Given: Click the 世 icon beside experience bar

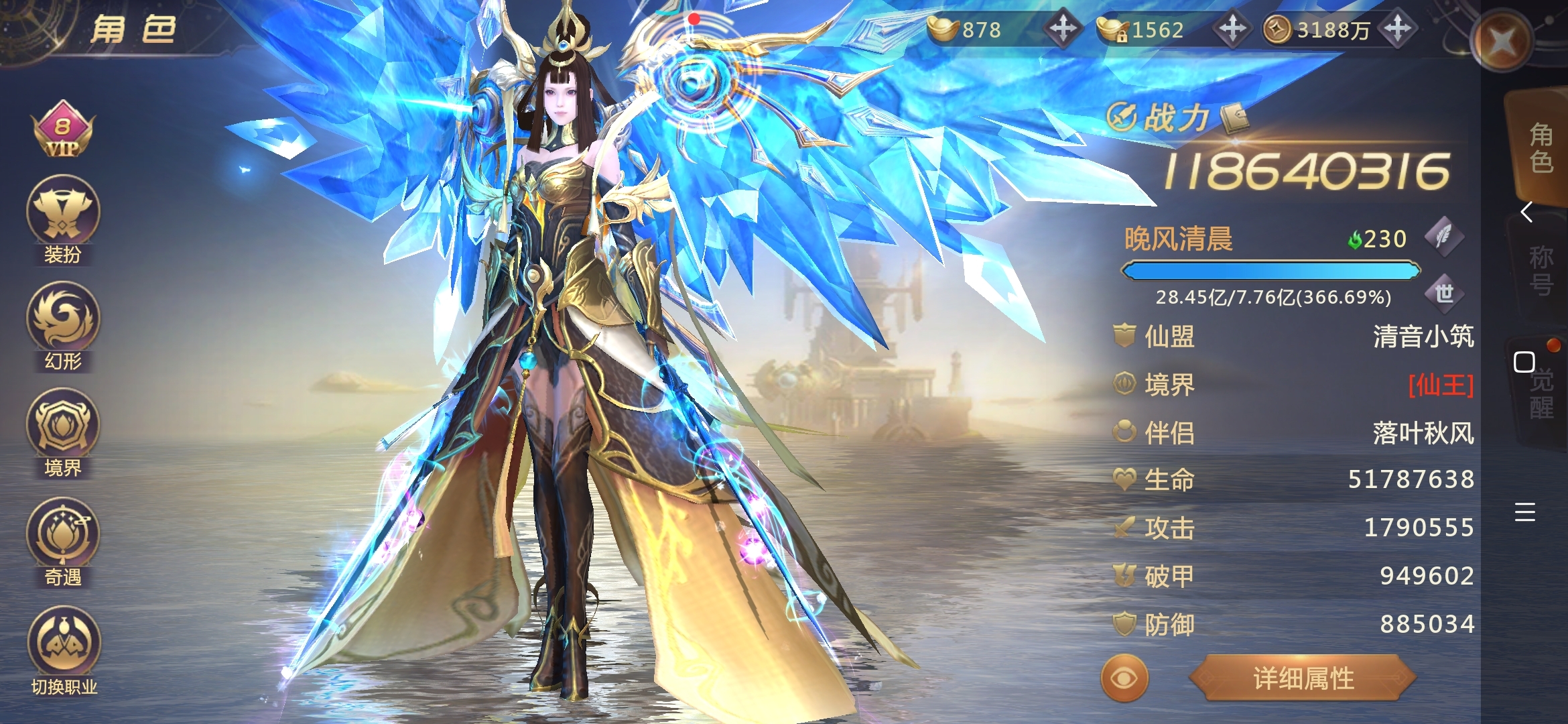Looking at the screenshot, I should [1444, 293].
